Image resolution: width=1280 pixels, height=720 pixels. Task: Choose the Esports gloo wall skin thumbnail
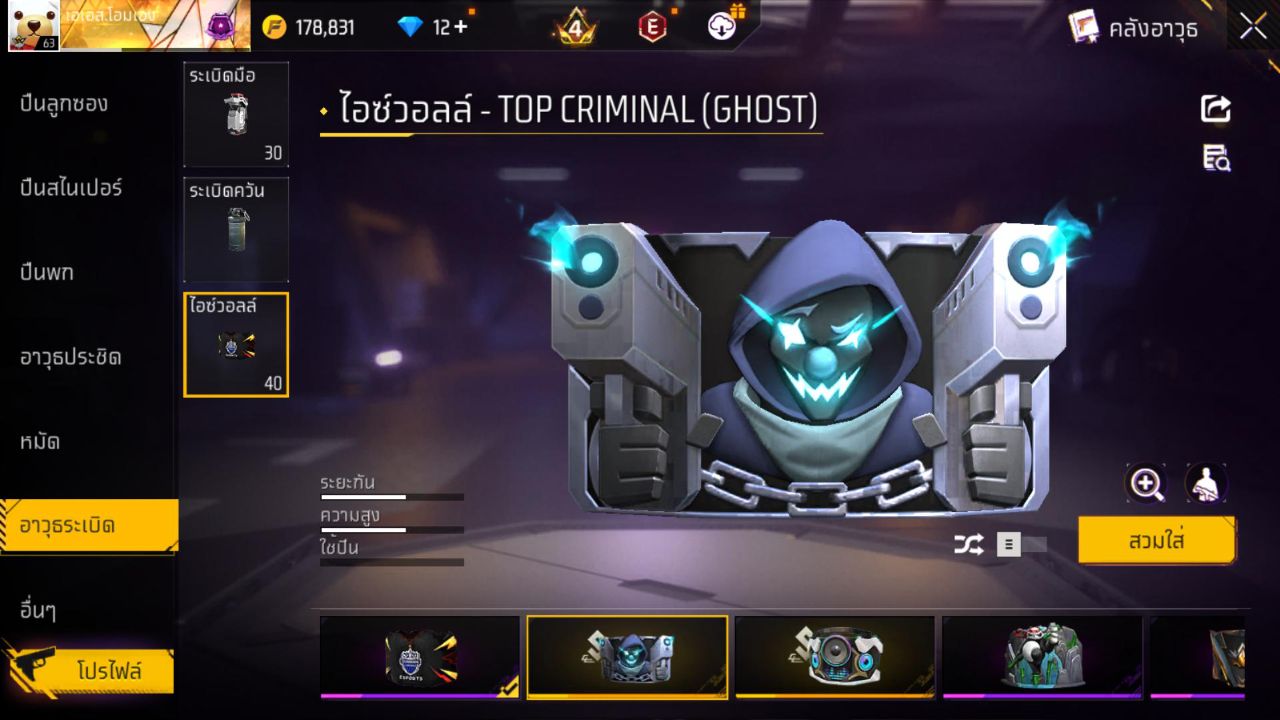[420, 656]
